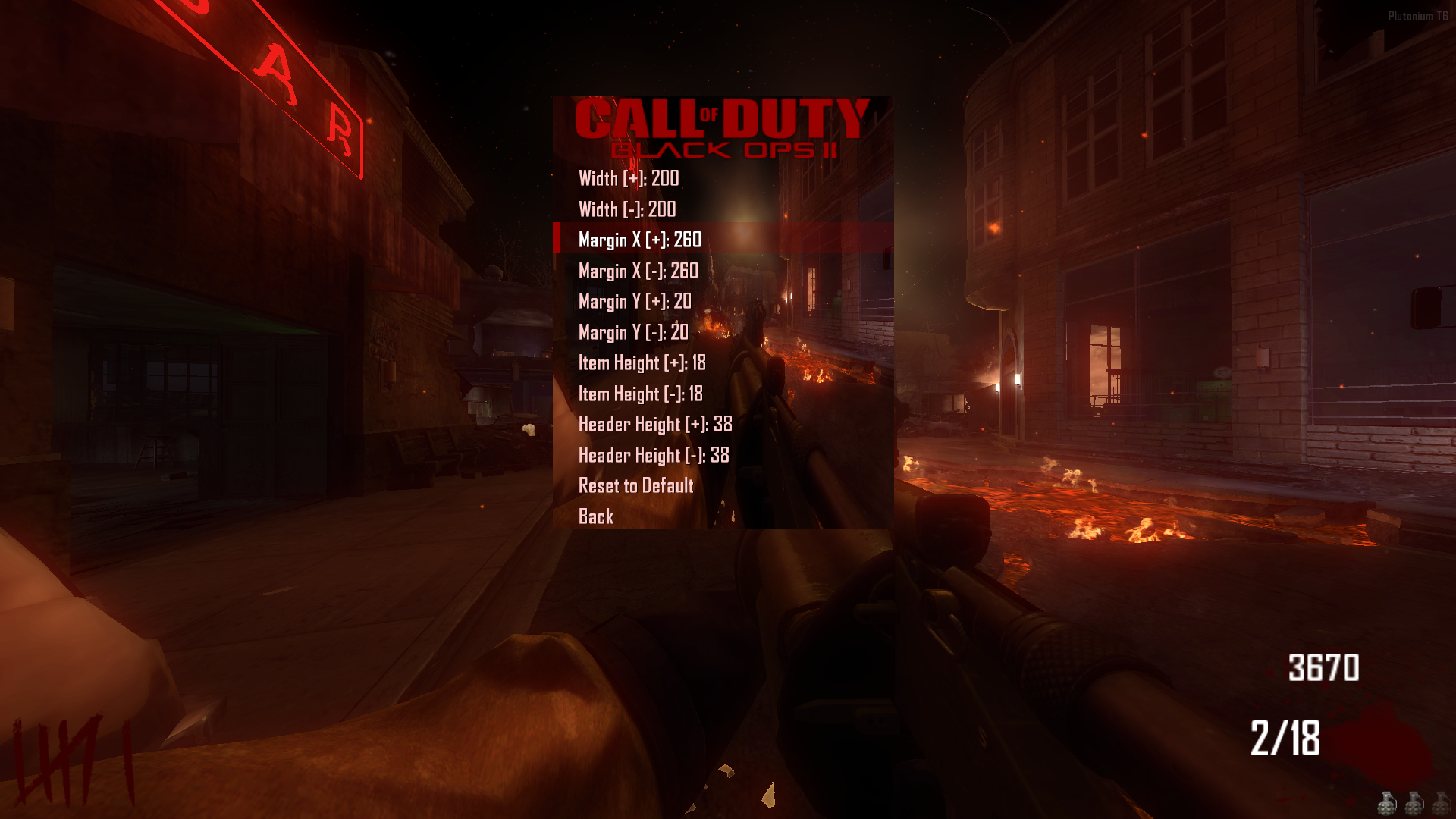Increase Width using Width [+]

click(x=628, y=180)
